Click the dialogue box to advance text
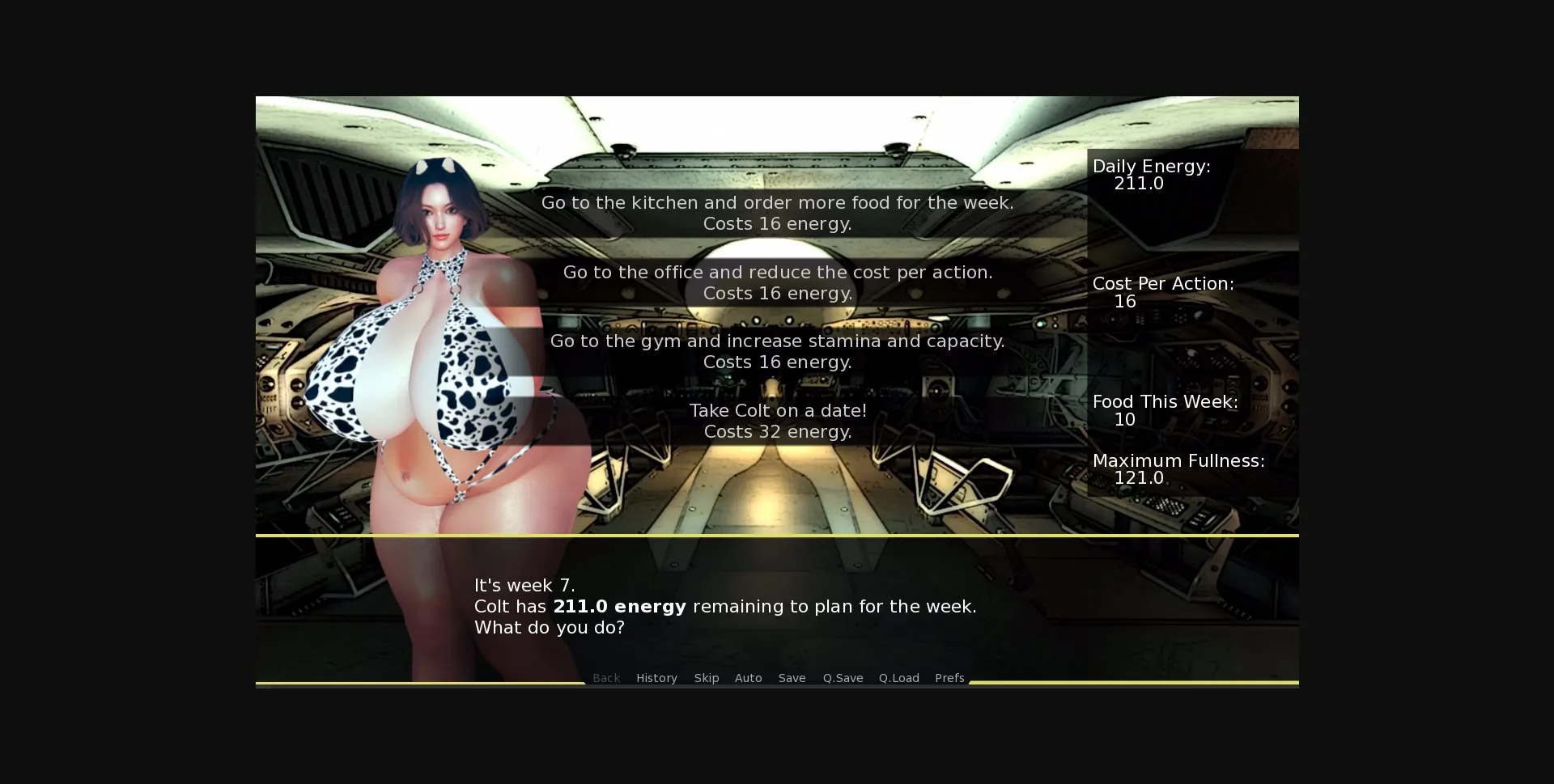This screenshot has width=1554, height=784. pyautogui.click(x=777, y=607)
